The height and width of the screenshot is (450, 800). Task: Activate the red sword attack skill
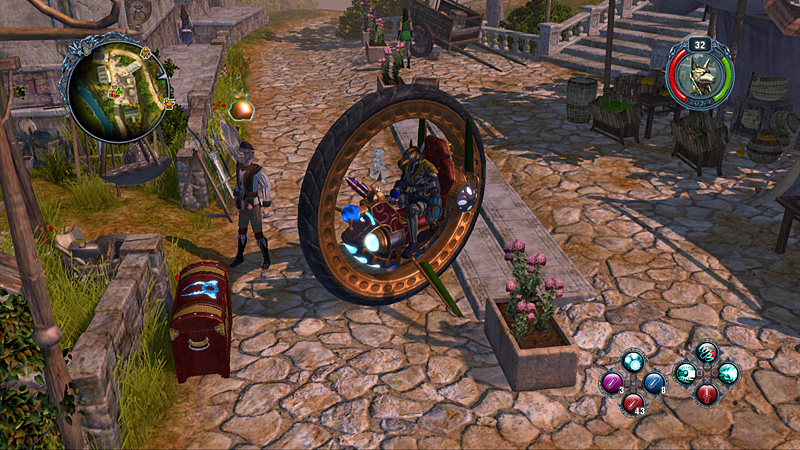coord(707,393)
